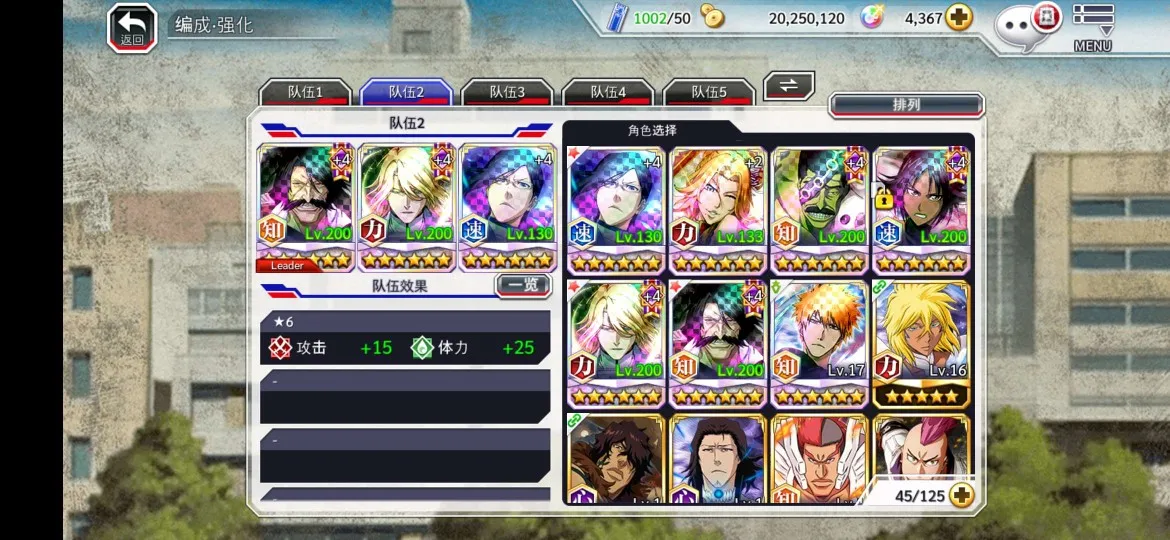Open the 队伍5 tab

[709, 92]
